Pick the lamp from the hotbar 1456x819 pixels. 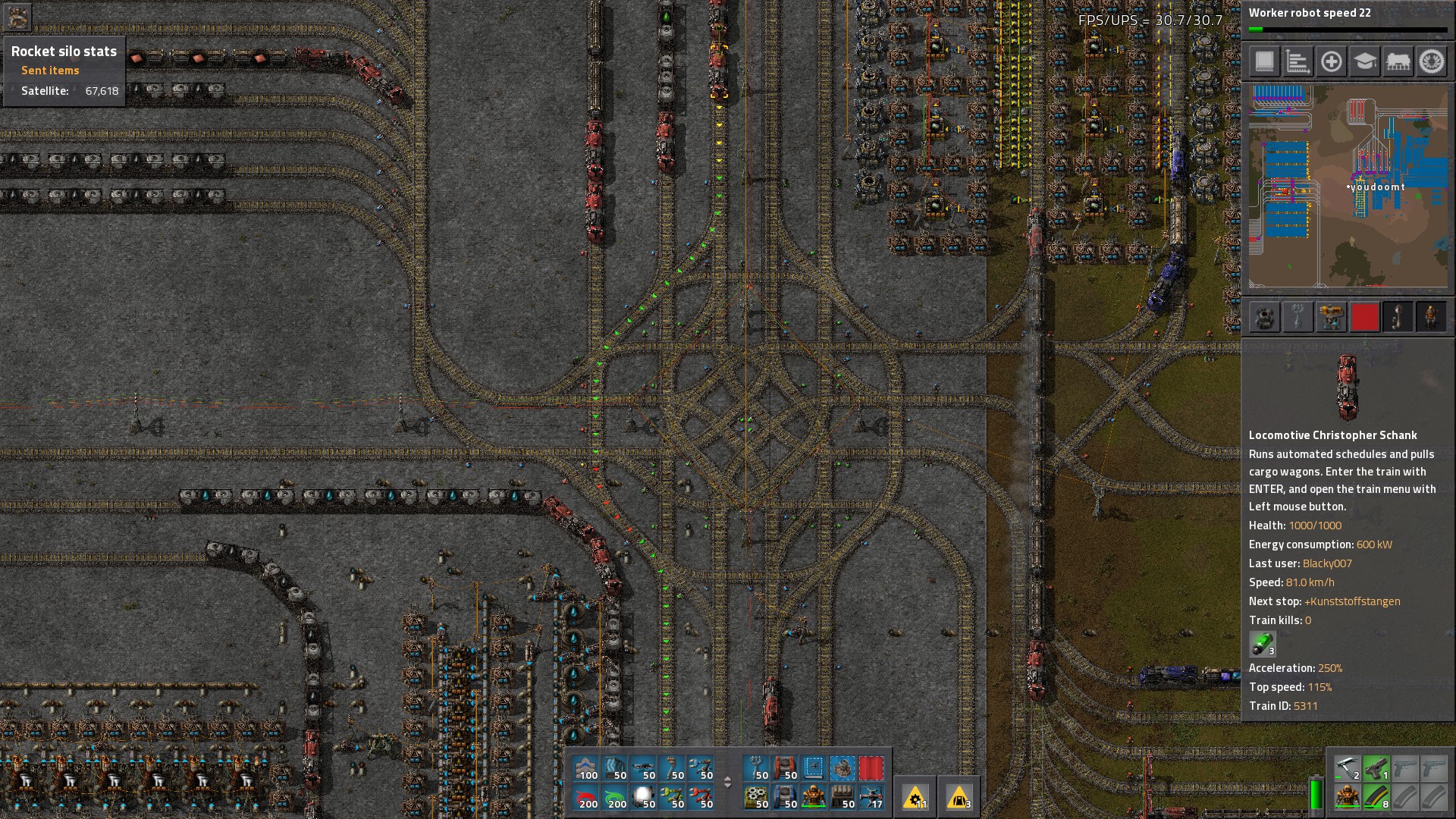(645, 796)
